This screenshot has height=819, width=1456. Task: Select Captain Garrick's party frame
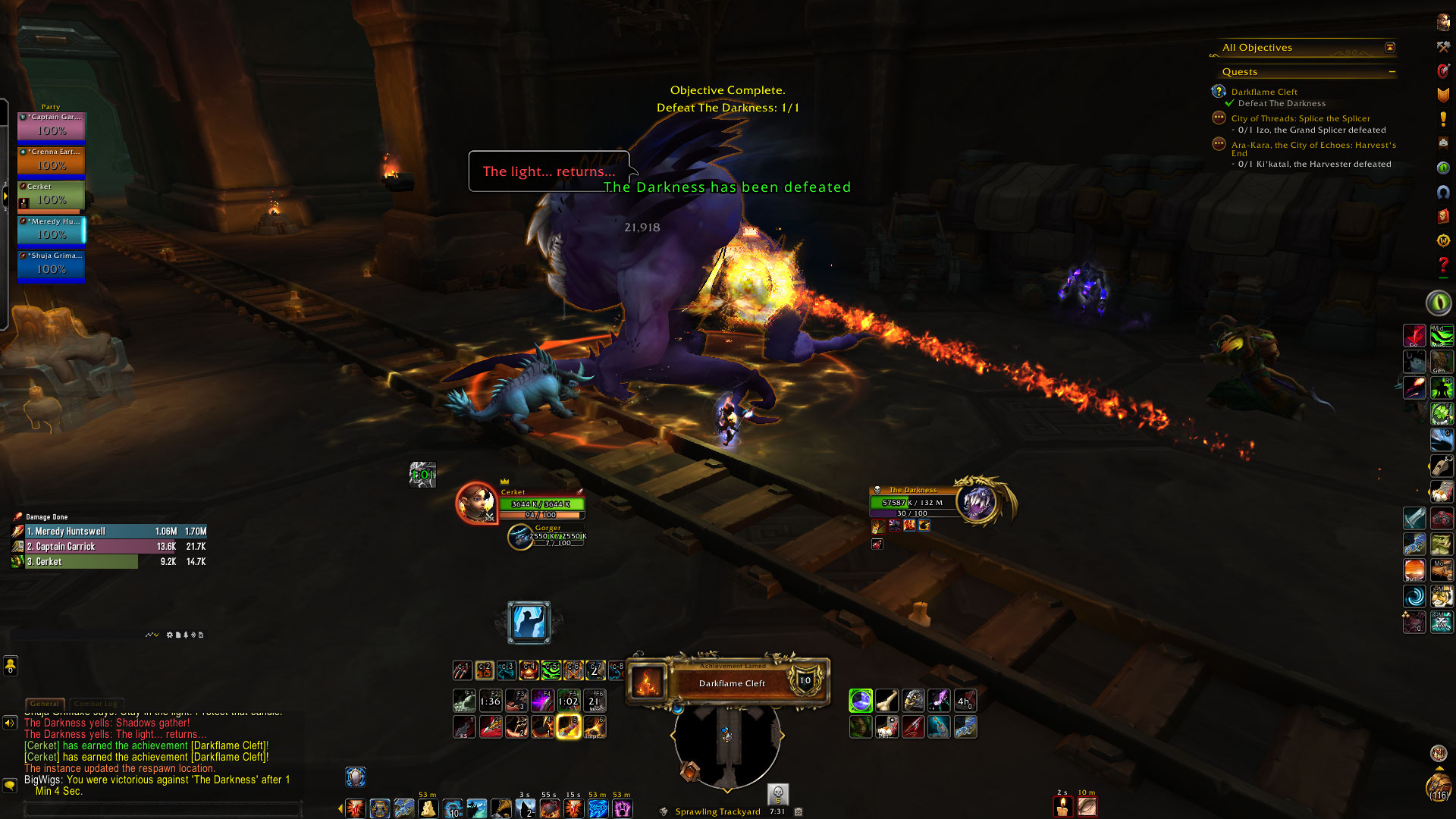(52, 127)
